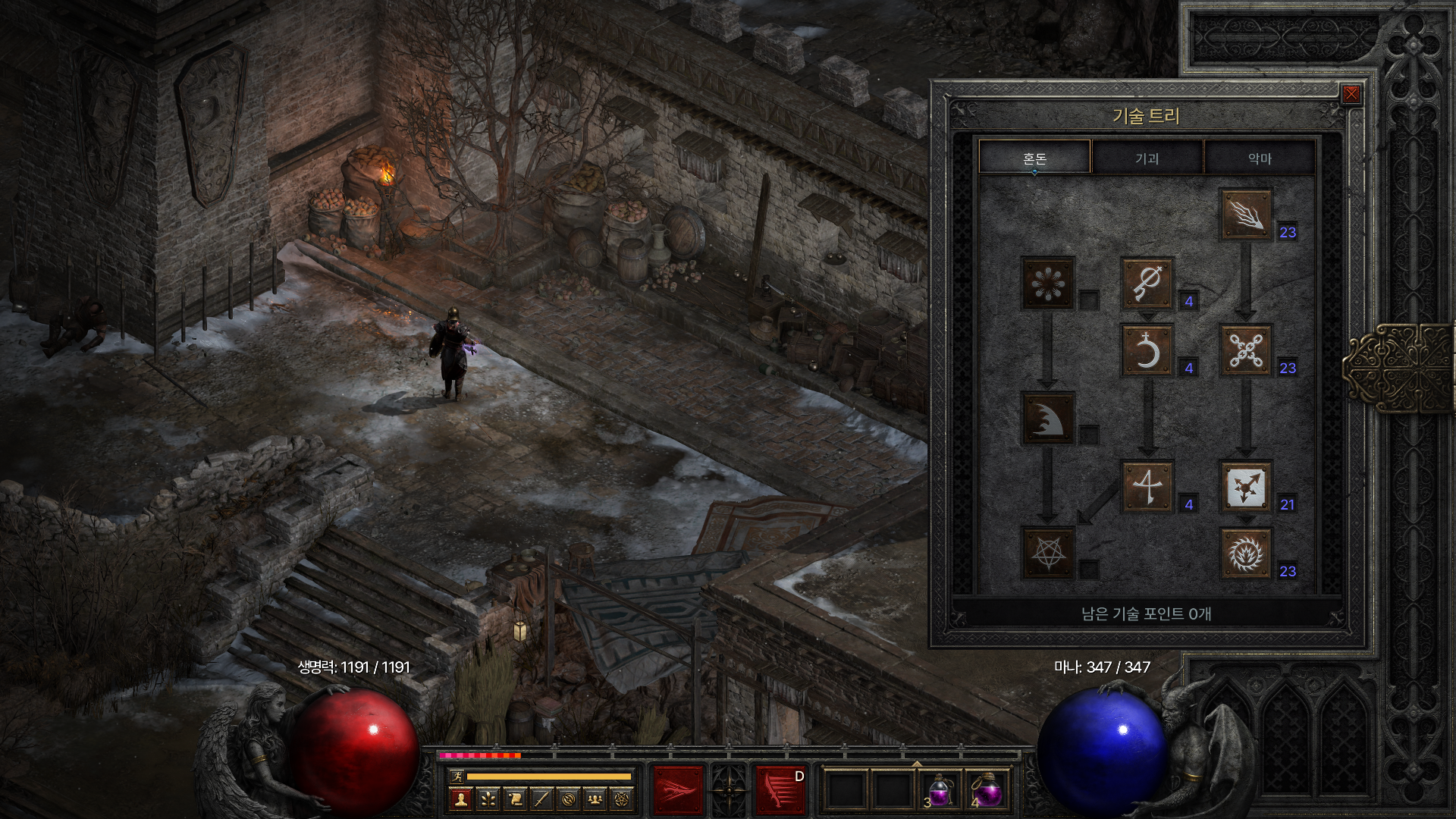Click the unlearned burst-of-drops skill

(1048, 284)
